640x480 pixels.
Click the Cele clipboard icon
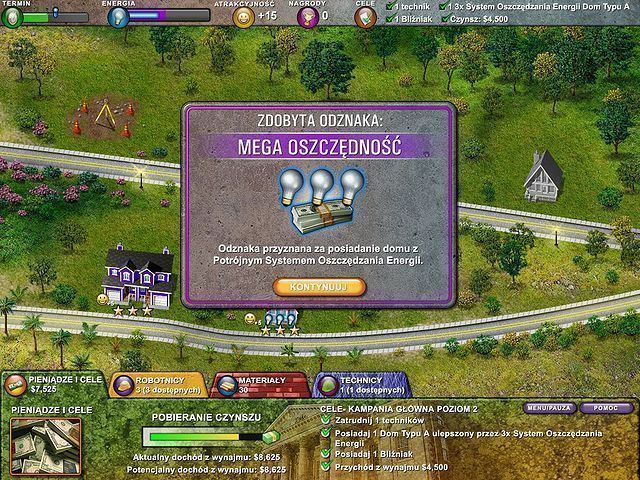pyautogui.click(x=366, y=15)
